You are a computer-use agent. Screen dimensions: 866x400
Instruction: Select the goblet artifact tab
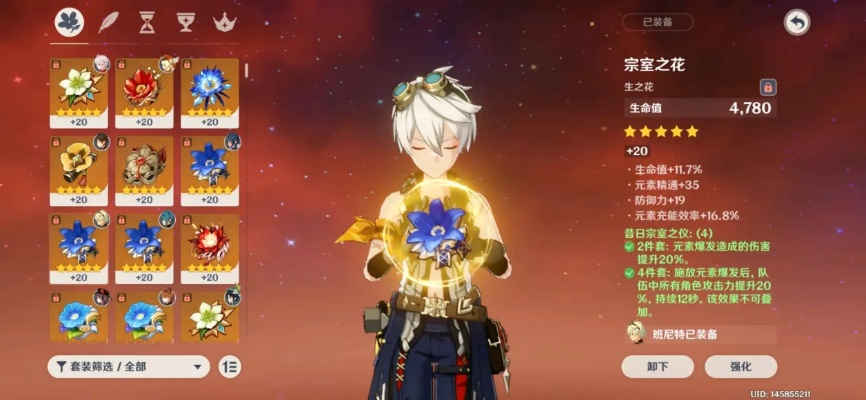click(x=184, y=21)
